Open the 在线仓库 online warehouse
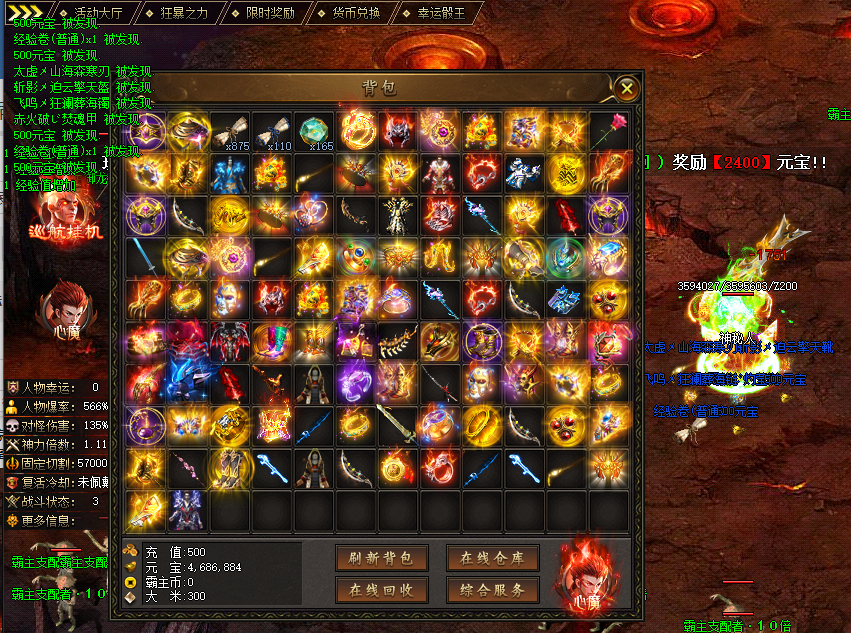Image resolution: width=851 pixels, height=633 pixels. click(x=493, y=557)
